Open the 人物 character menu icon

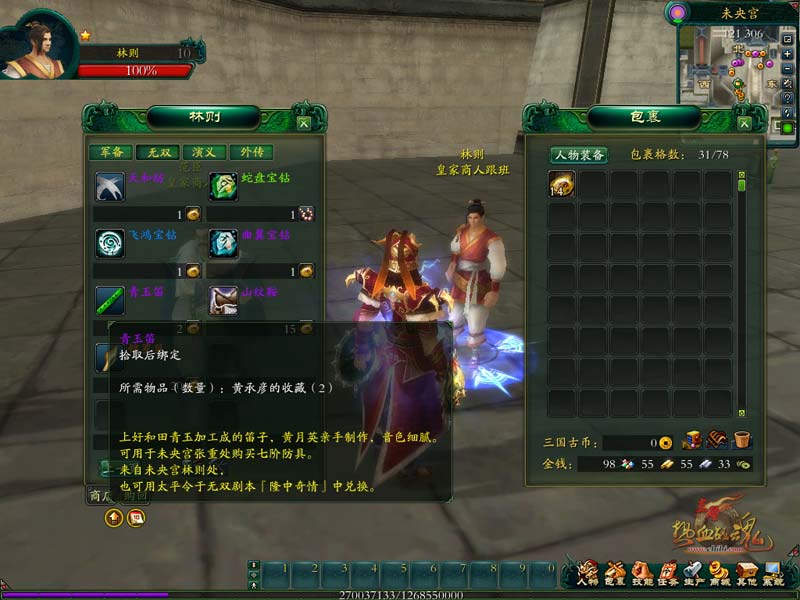pyautogui.click(x=588, y=573)
